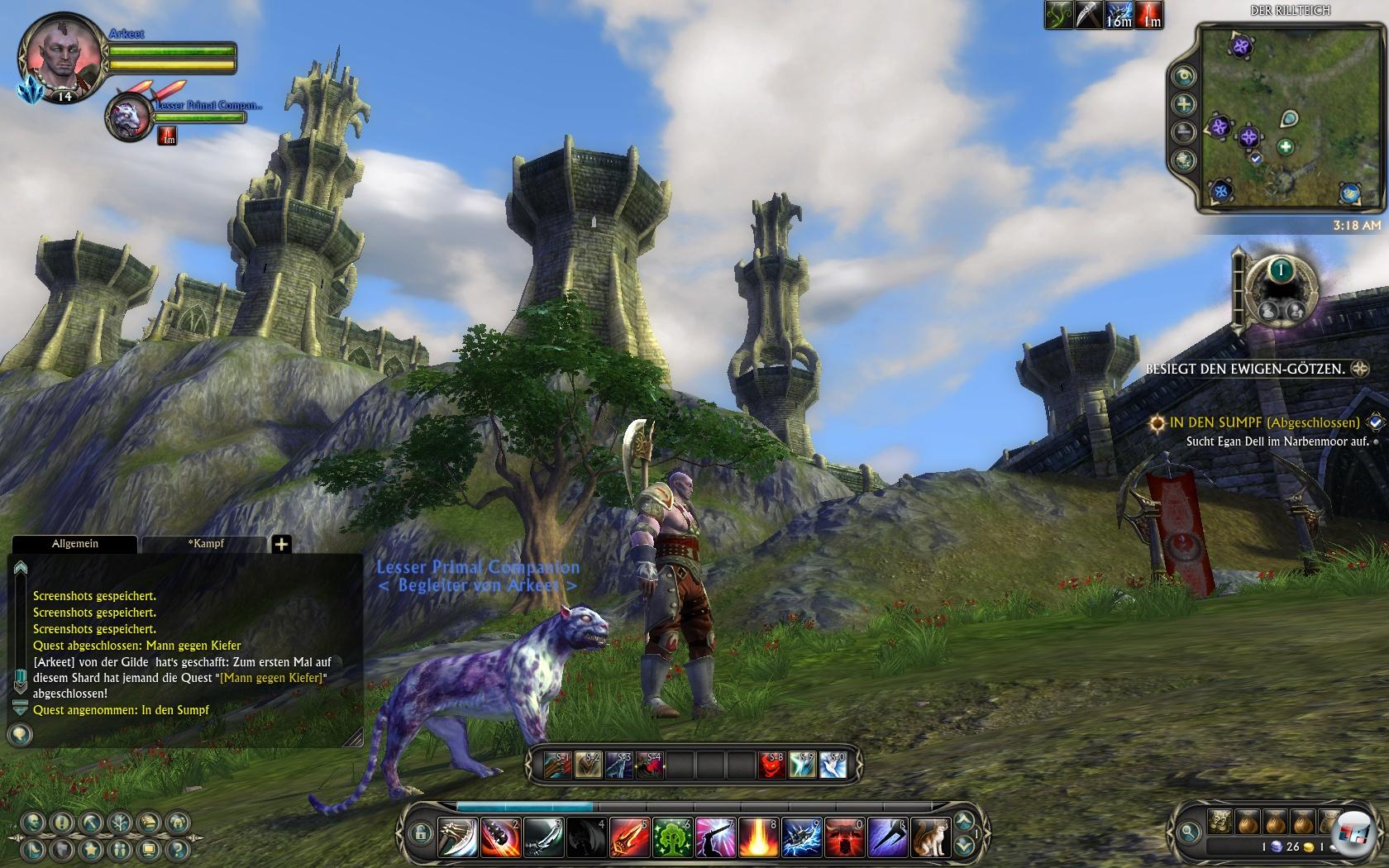Screen dimensions: 1389x868
Task: Add a new chat tab with plus button
Action: (x=281, y=544)
